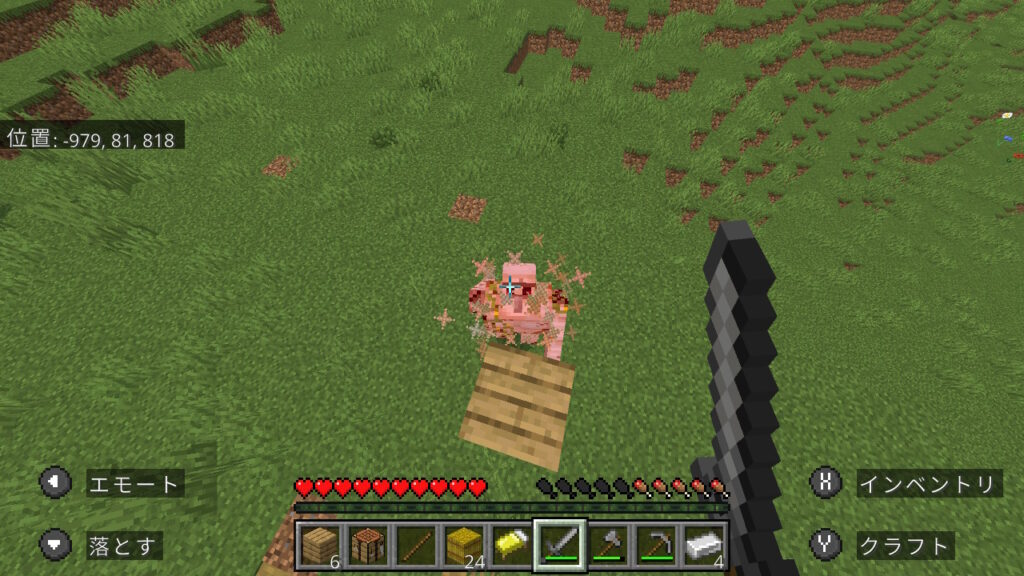Switch to the stone pickaxe slot
Image resolution: width=1024 pixels, height=576 pixels.
coord(655,545)
